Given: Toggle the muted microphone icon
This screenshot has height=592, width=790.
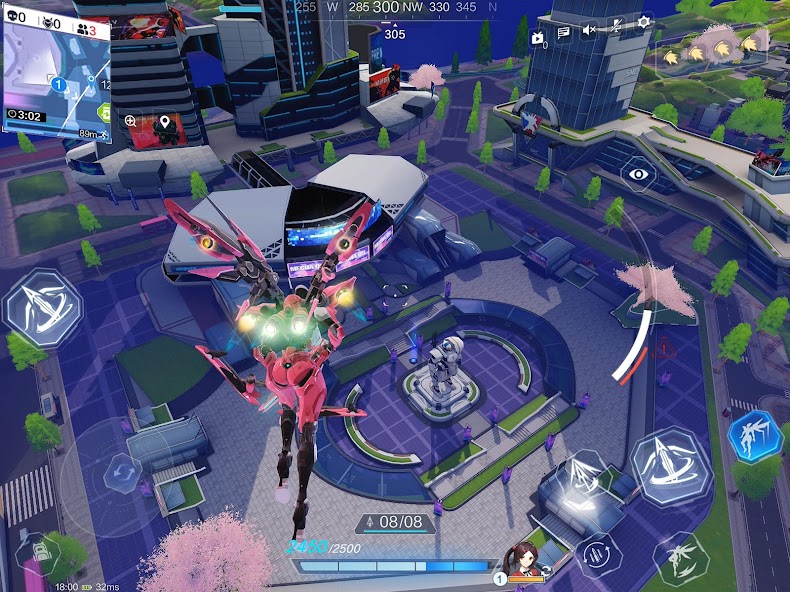Looking at the screenshot, I should [617, 27].
